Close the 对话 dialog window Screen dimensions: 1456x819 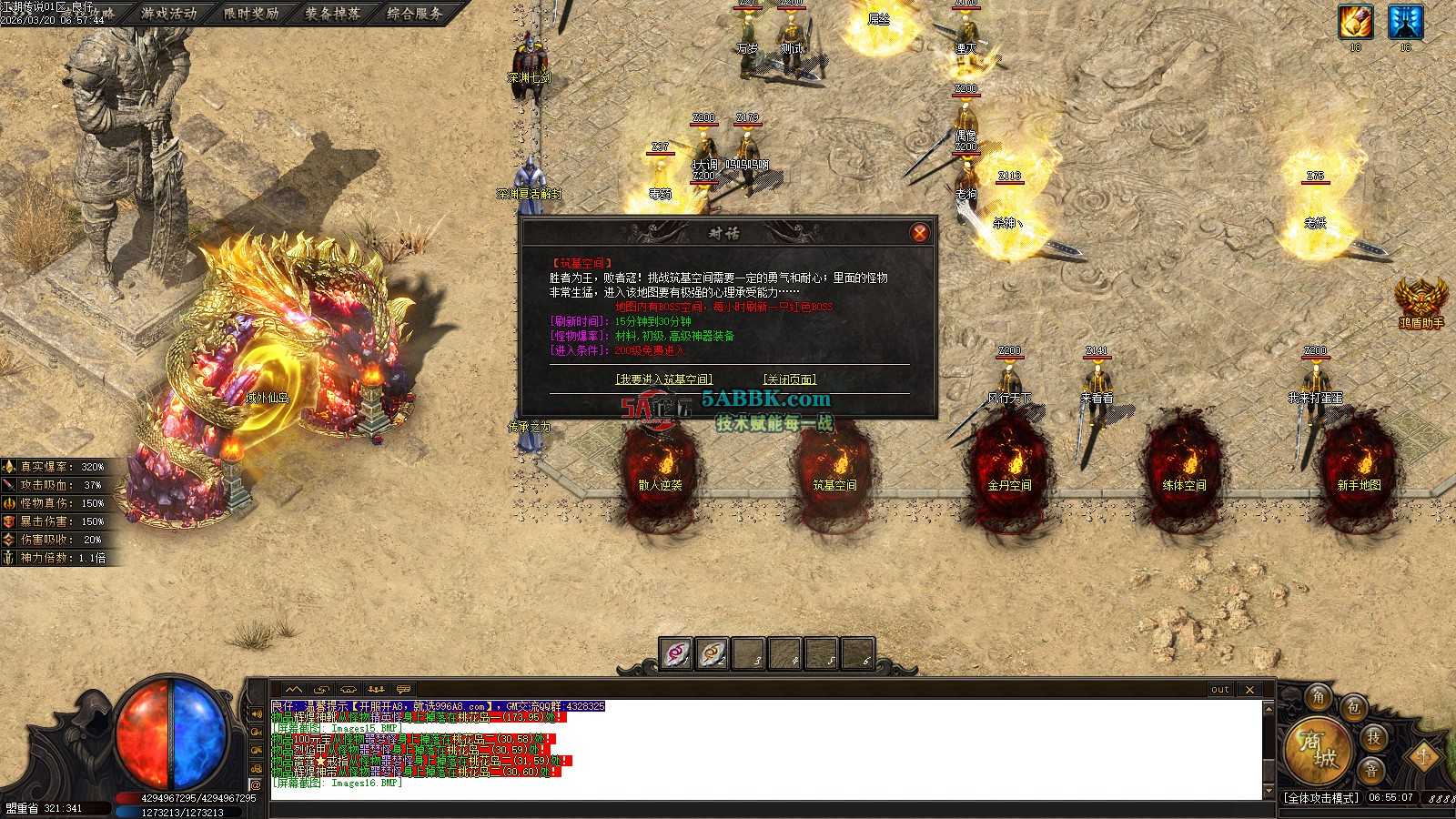click(919, 233)
